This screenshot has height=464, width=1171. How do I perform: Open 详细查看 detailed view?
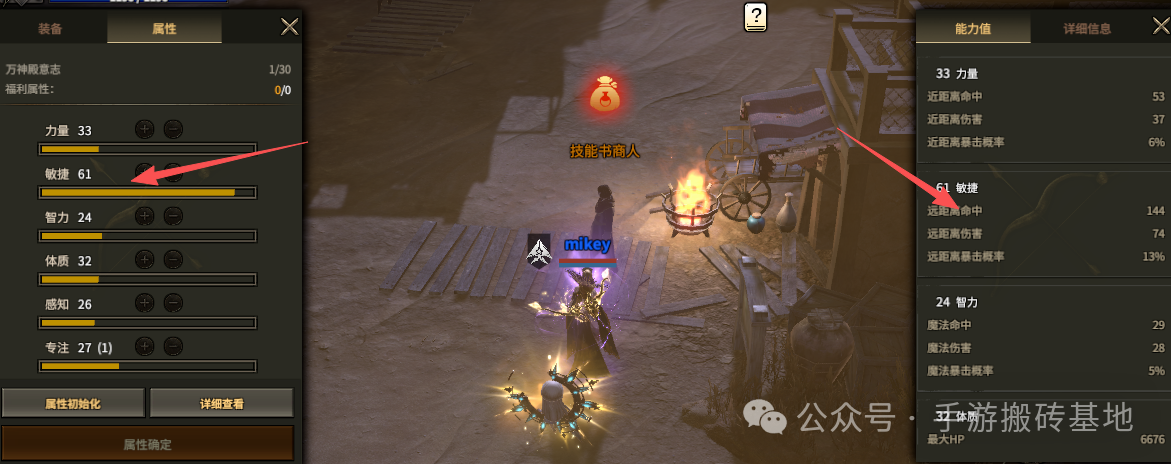221,404
